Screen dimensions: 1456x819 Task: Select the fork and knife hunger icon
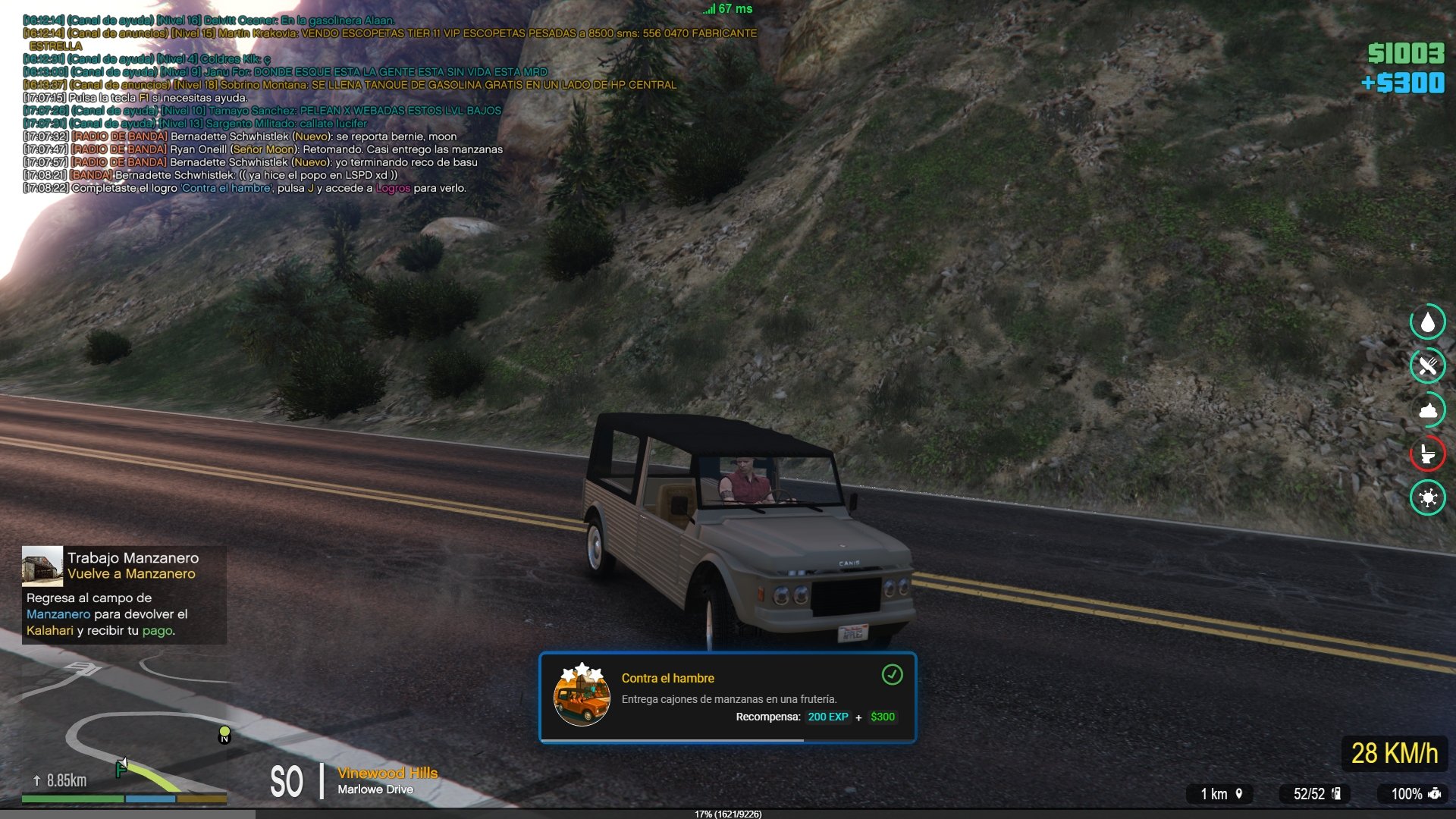pyautogui.click(x=1427, y=366)
